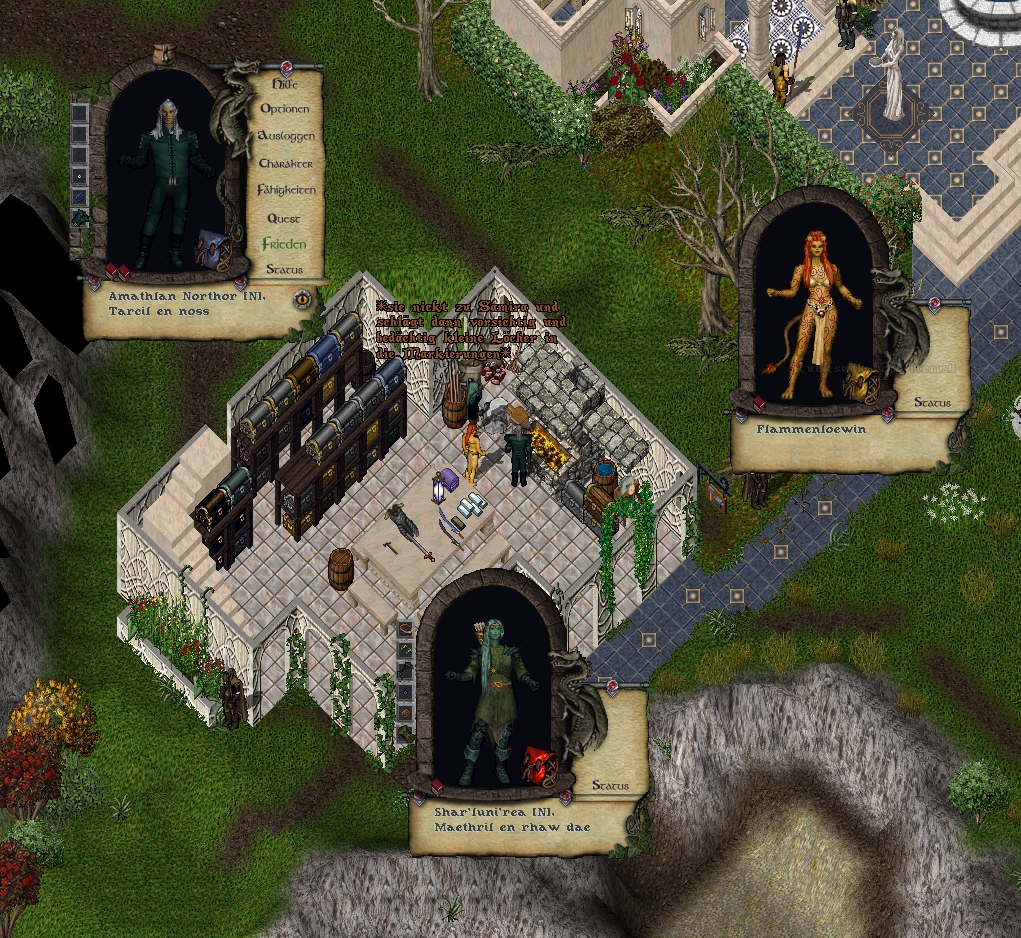
Task: Select the green glove slot beside Amathlan
Action: click(81, 216)
